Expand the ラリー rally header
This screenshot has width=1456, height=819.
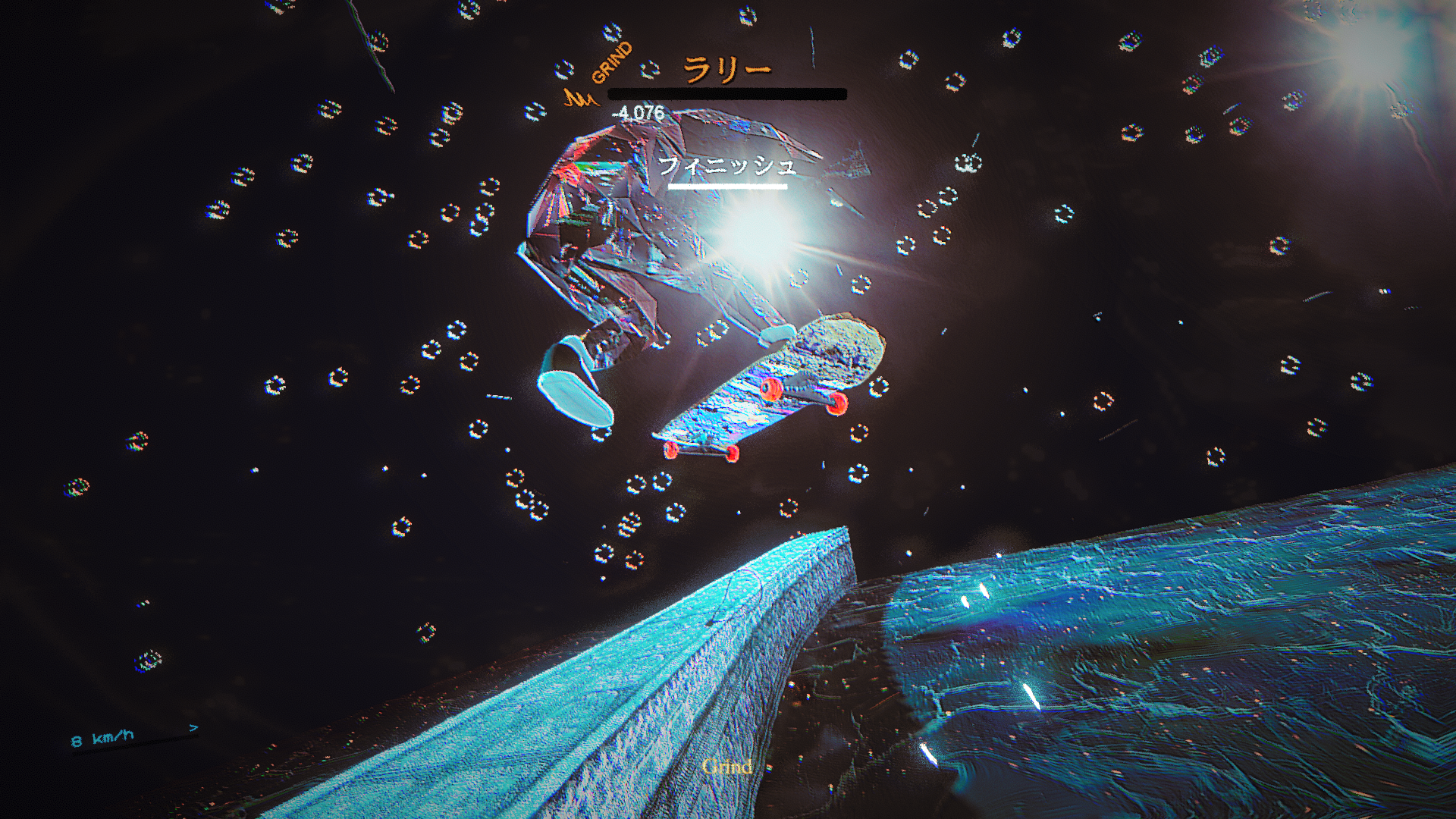(726, 68)
